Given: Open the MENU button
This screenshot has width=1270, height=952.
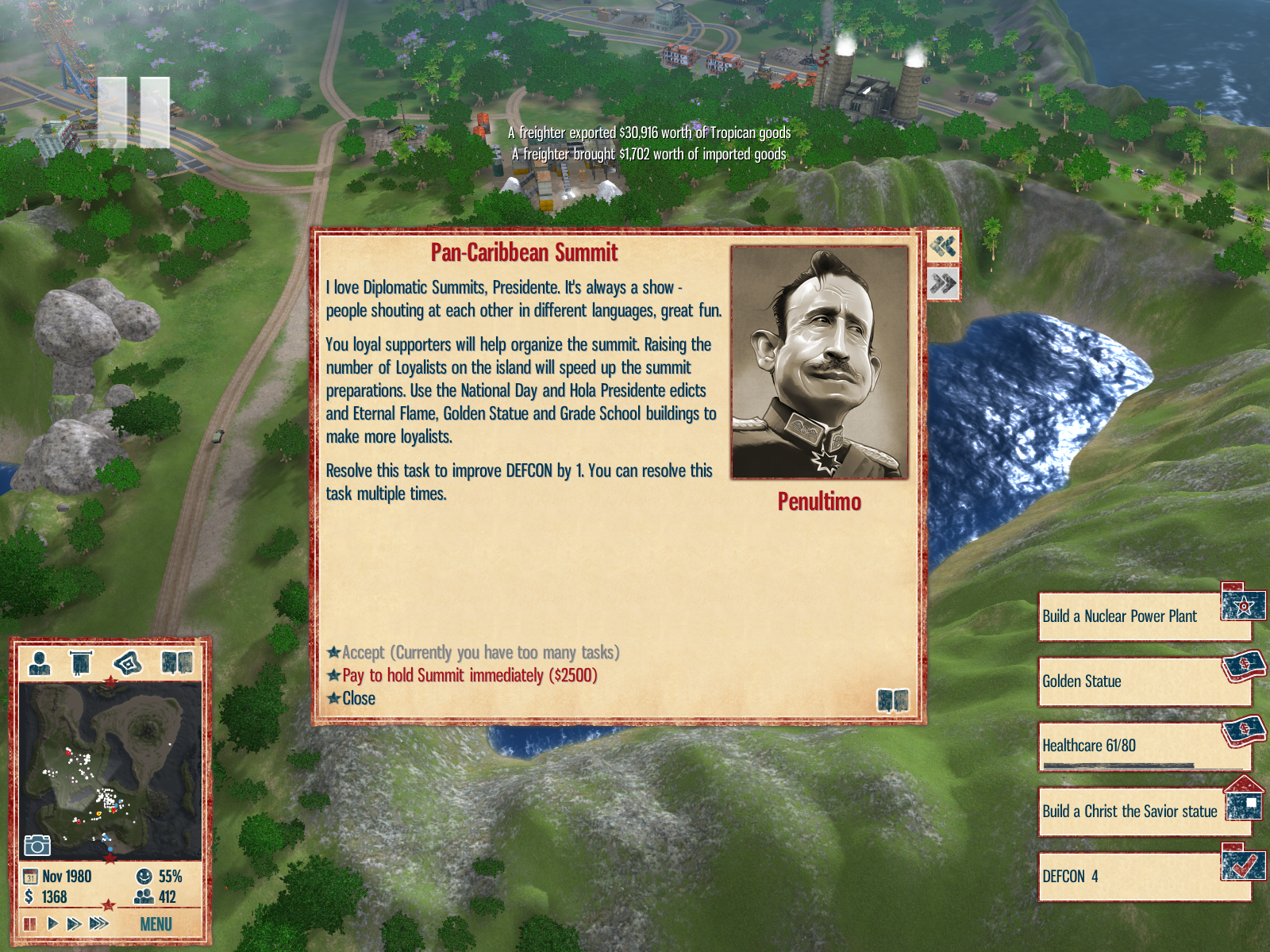Looking at the screenshot, I should 156,924.
